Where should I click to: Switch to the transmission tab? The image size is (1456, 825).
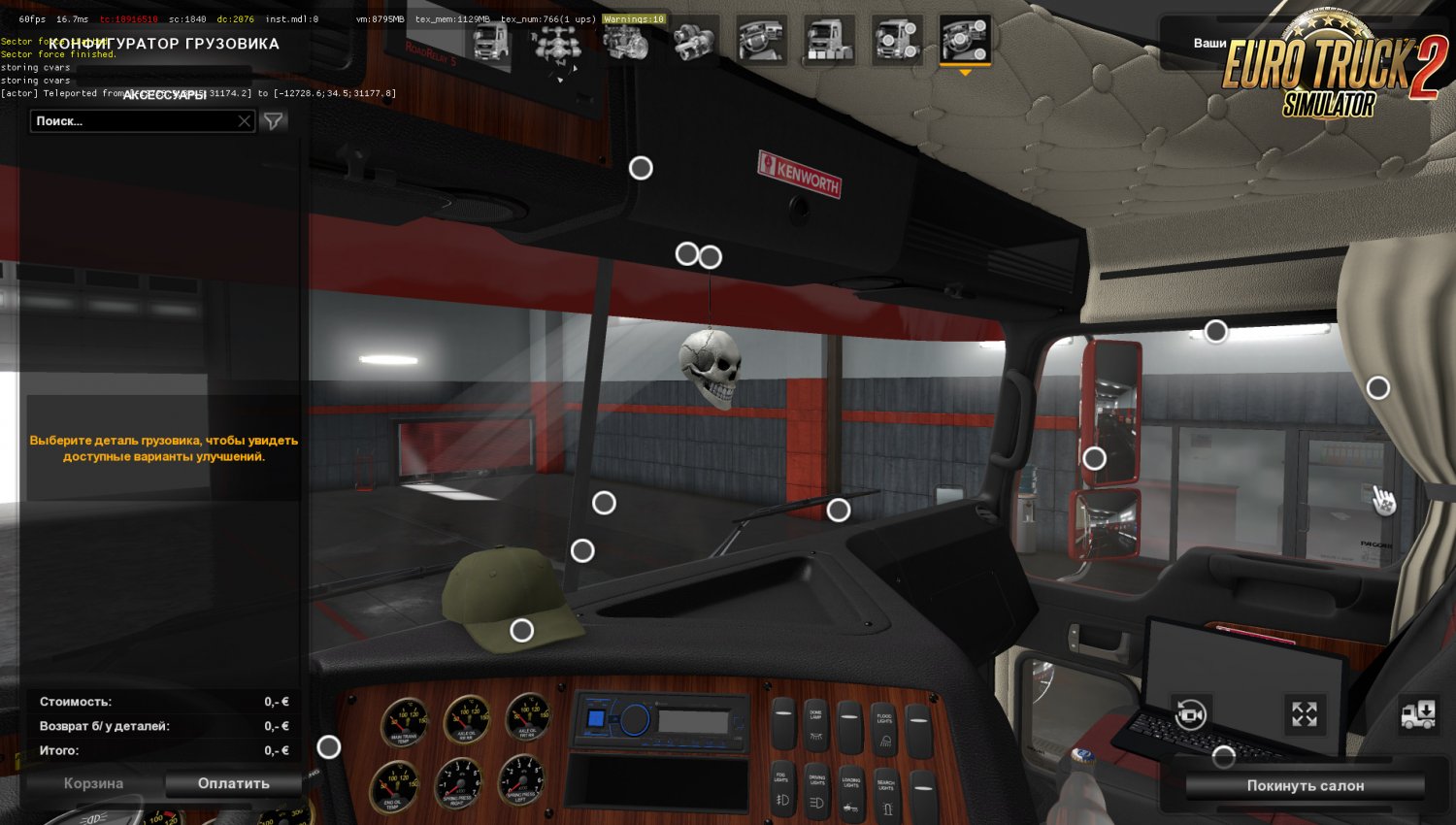click(694, 43)
